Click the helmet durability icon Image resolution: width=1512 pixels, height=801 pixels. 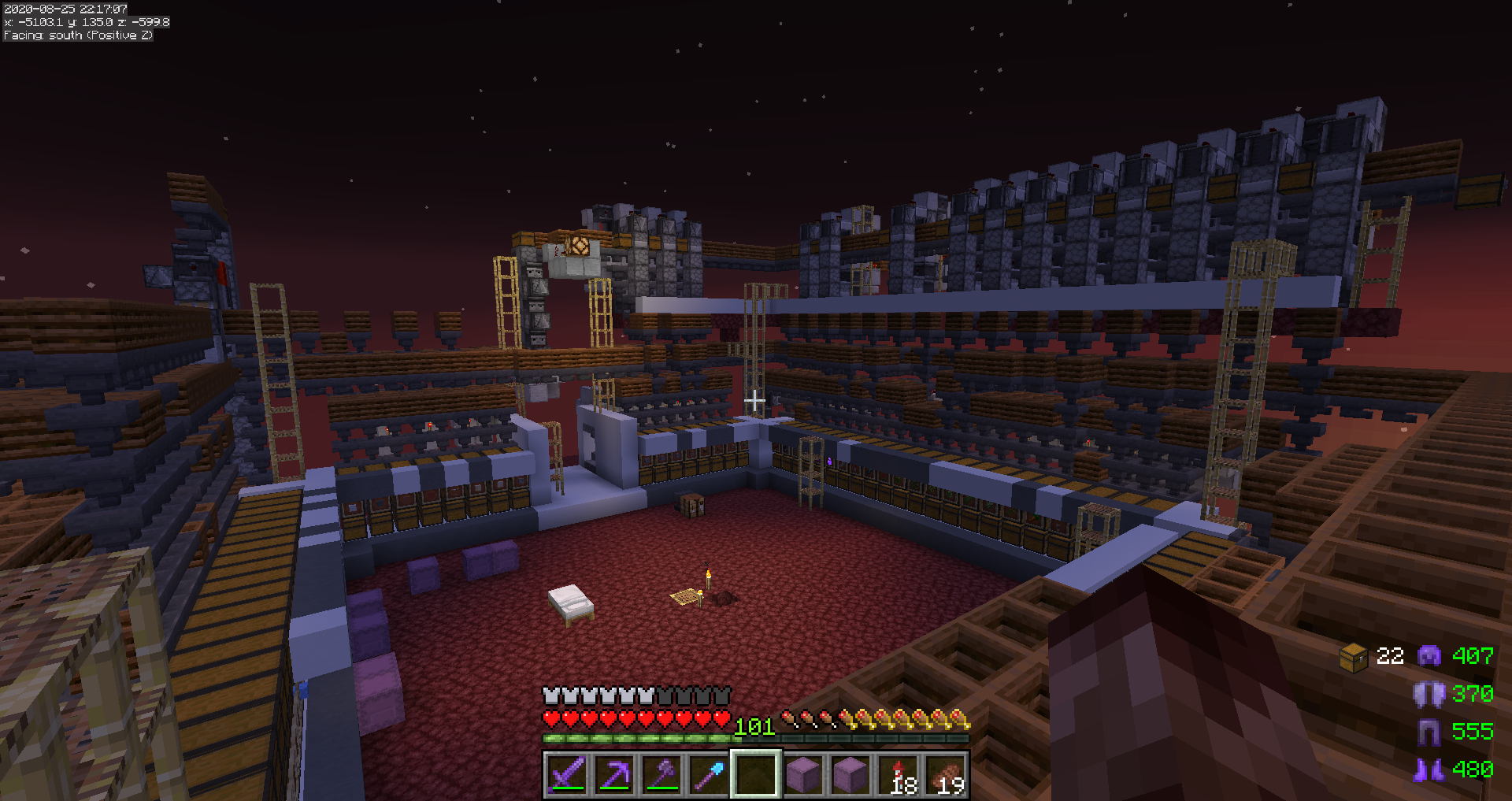click(1429, 655)
